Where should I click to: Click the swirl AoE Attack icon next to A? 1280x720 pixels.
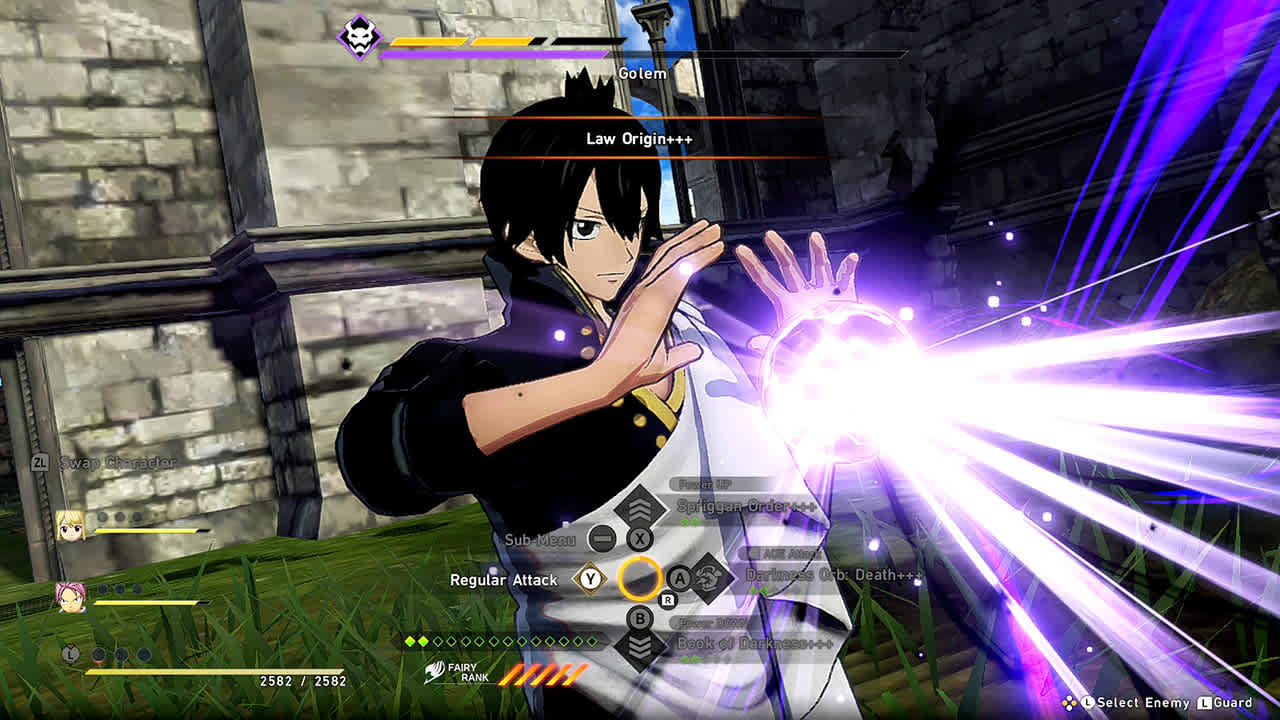point(707,579)
